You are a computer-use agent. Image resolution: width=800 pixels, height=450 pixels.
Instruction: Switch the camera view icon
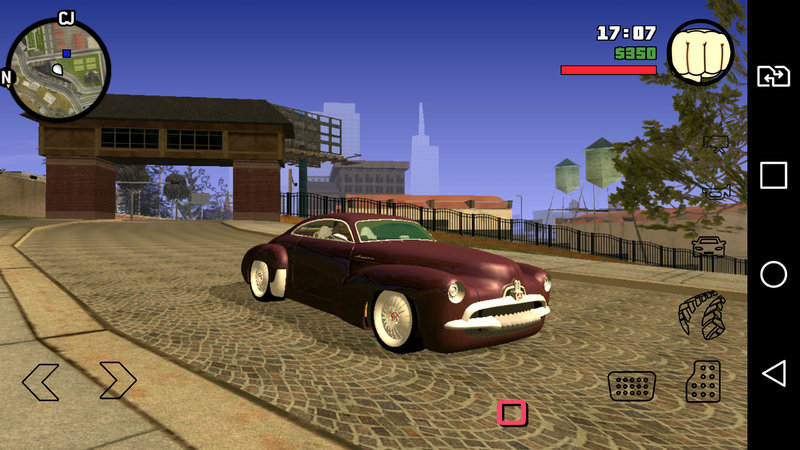716,143
